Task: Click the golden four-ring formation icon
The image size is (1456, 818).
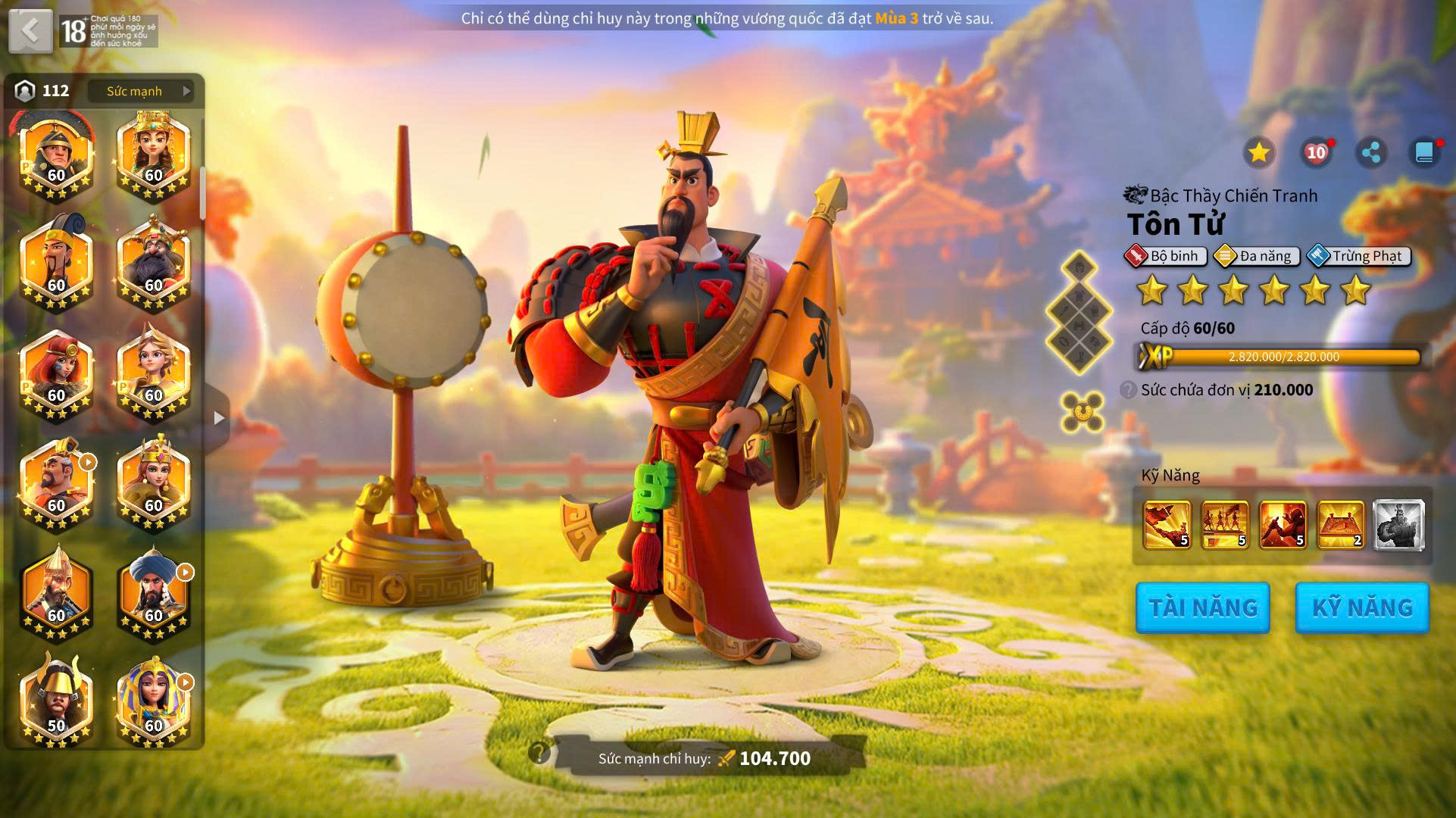Action: tap(1081, 412)
